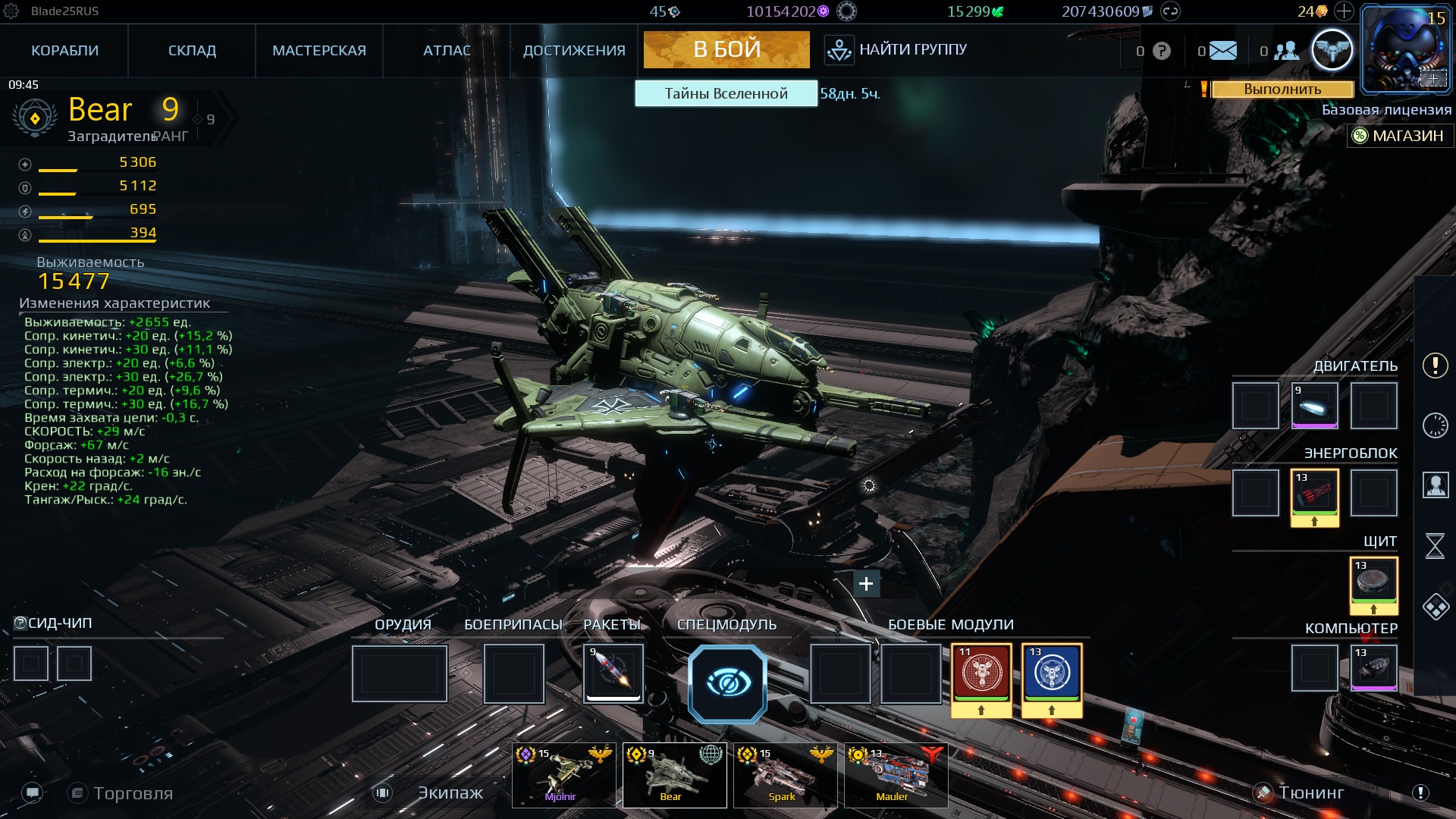
Task: Open Тюнинг via the wrench icon
Action: click(1263, 793)
